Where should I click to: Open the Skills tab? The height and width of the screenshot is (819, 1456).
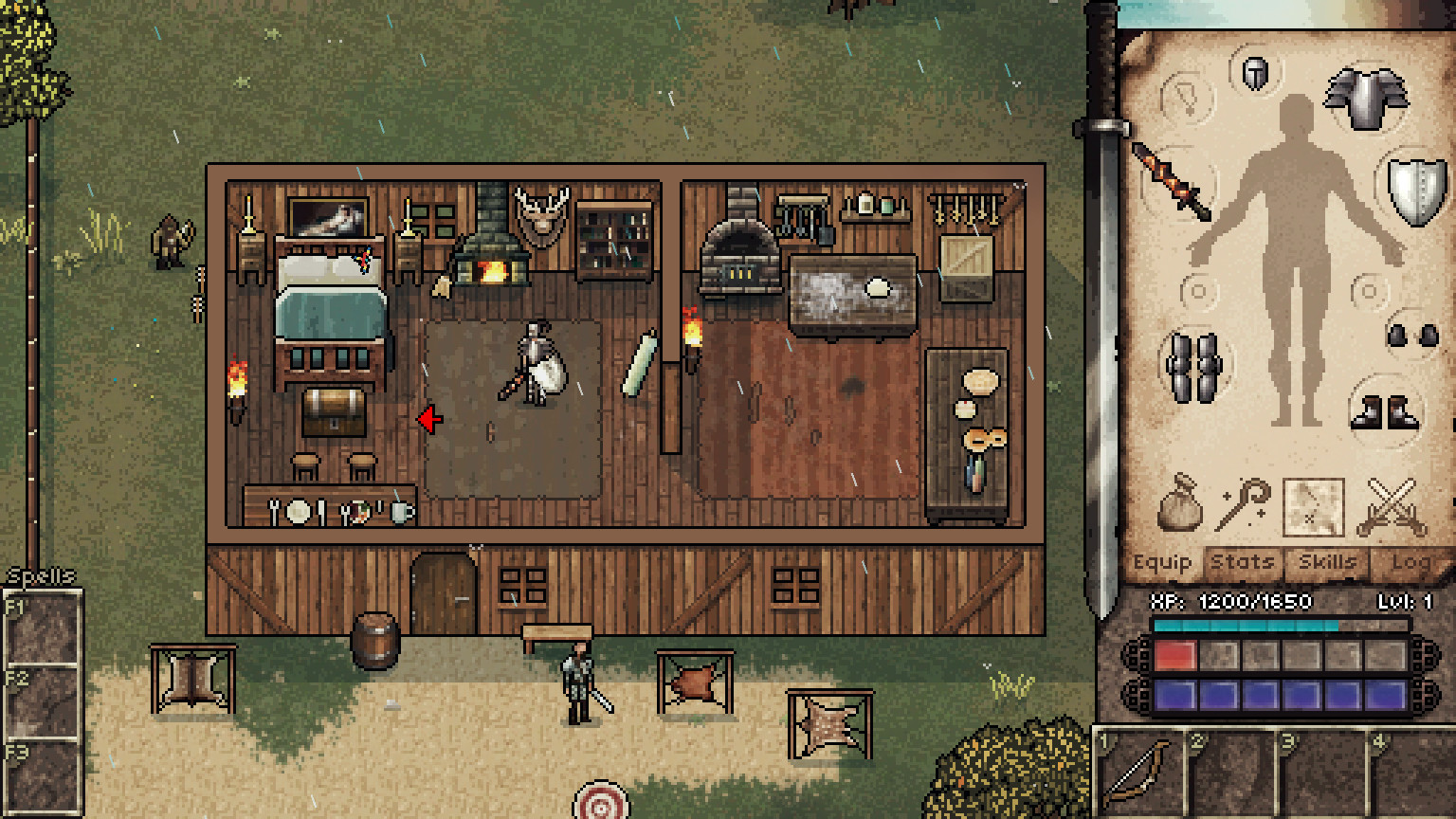coord(1329,561)
